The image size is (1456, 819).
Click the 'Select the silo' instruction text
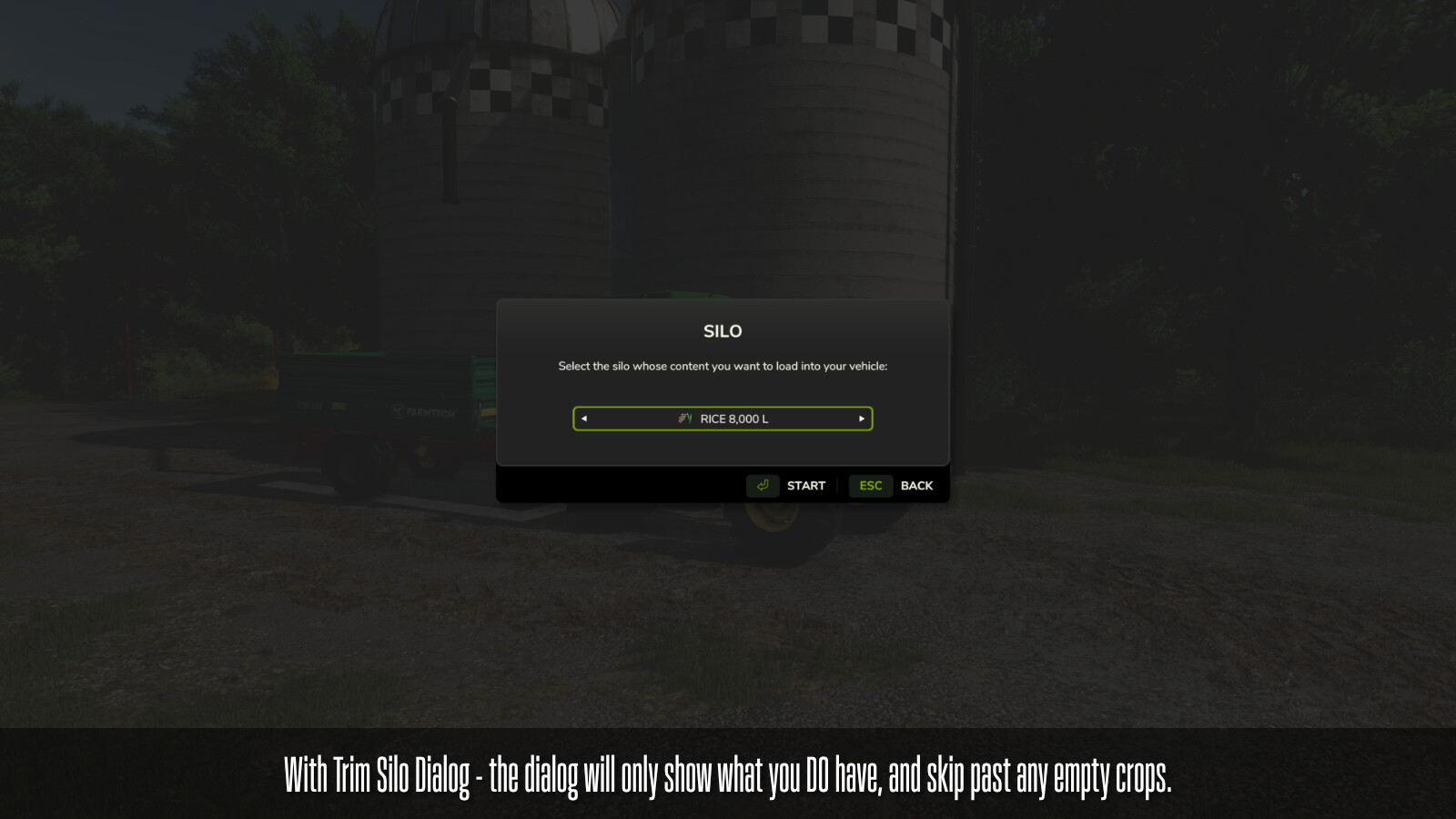(722, 367)
